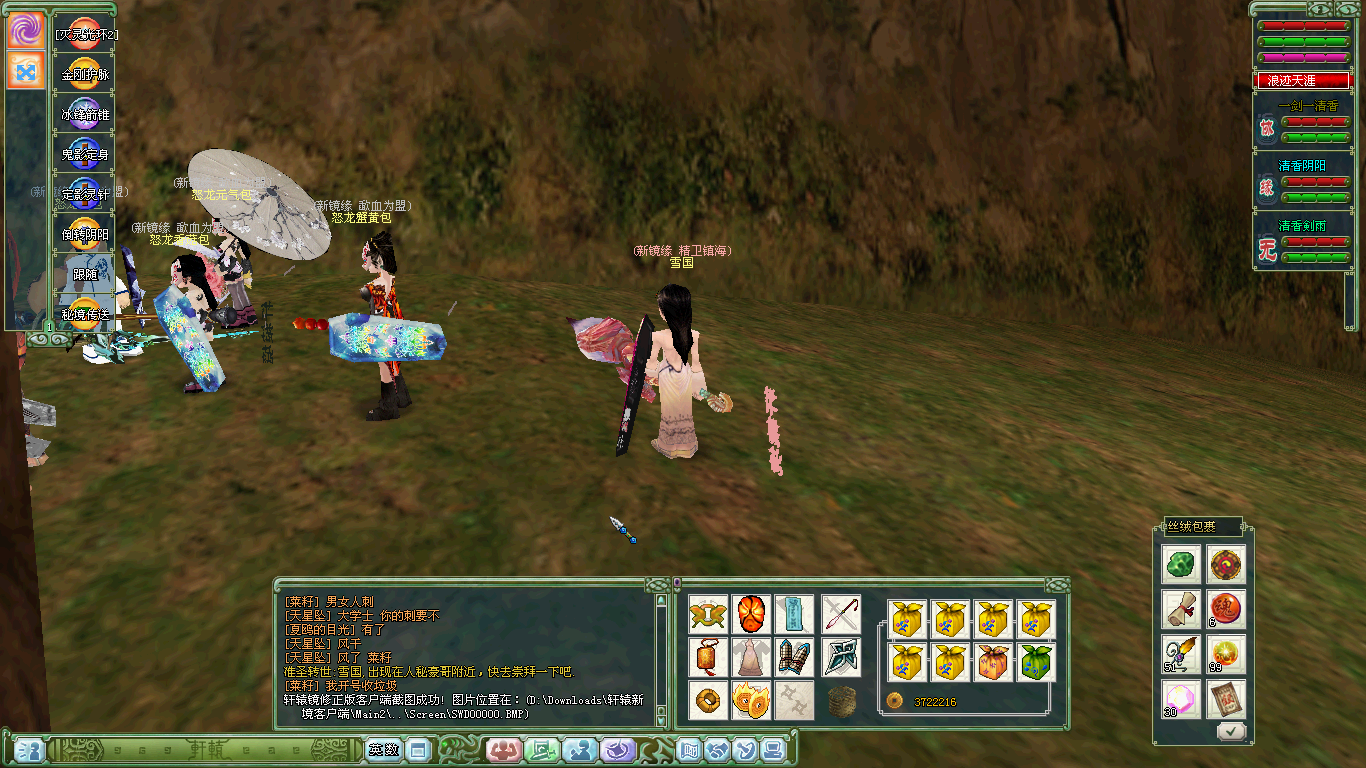Activate the 倒转阴阳 skill
This screenshot has height=768, width=1366.
[x=85, y=234]
